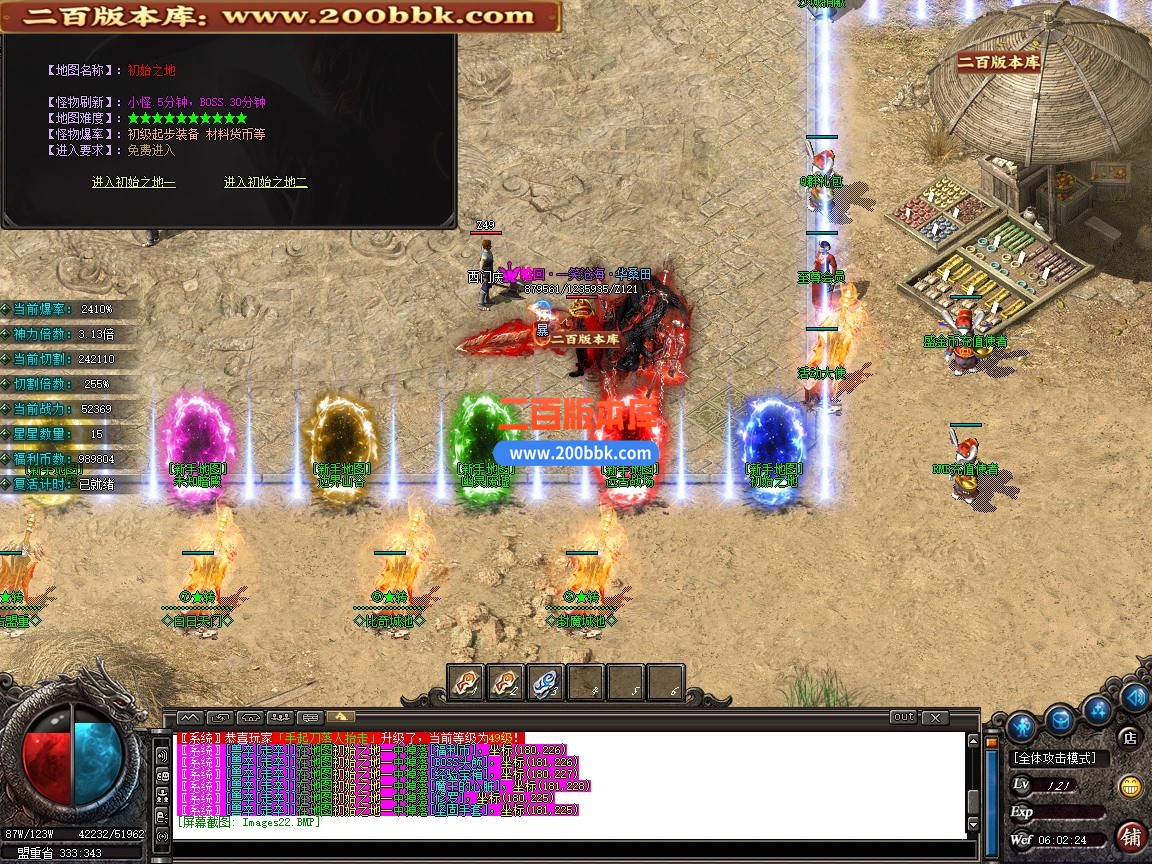1152x864 pixels.
Task: Use the blue item in hotbar slot three
Action: click(546, 683)
